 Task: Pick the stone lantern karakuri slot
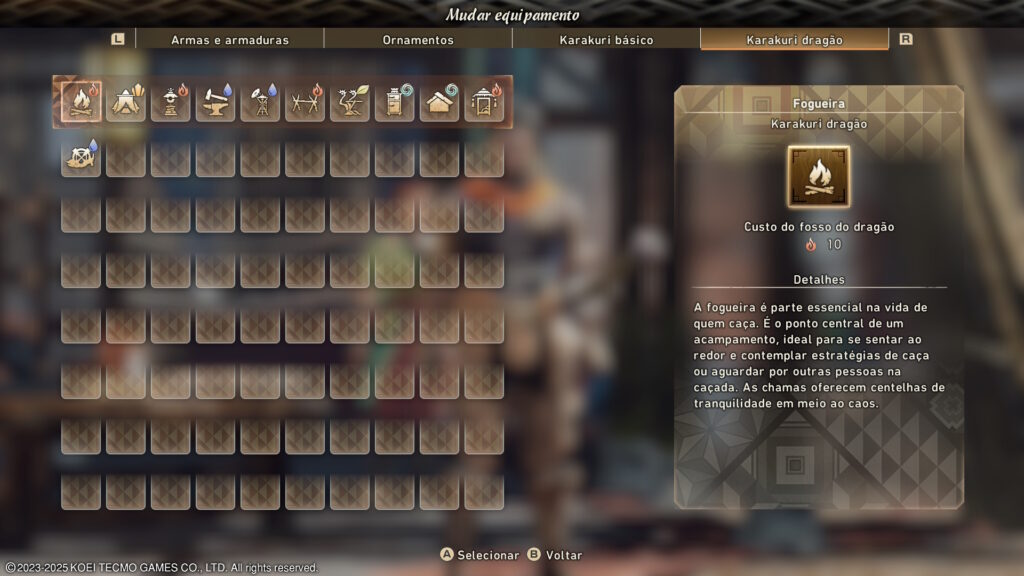[x=171, y=101]
